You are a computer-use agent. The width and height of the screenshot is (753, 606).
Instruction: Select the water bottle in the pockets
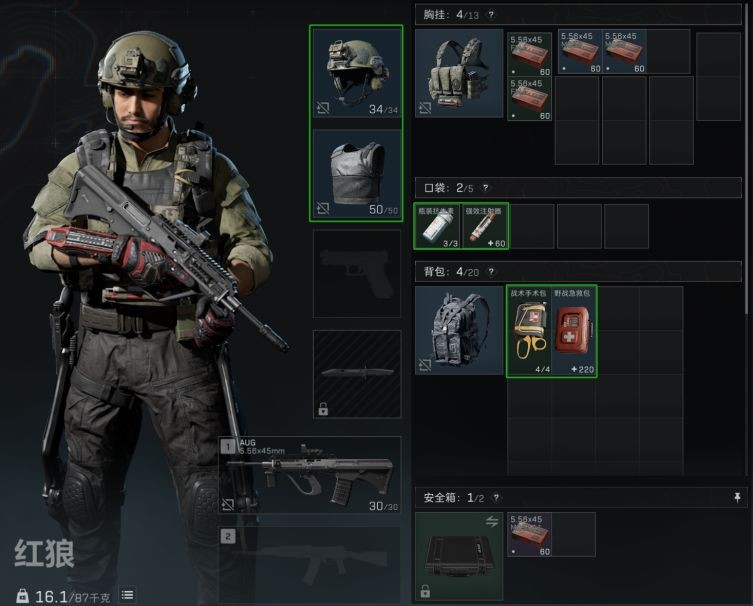pos(437,226)
